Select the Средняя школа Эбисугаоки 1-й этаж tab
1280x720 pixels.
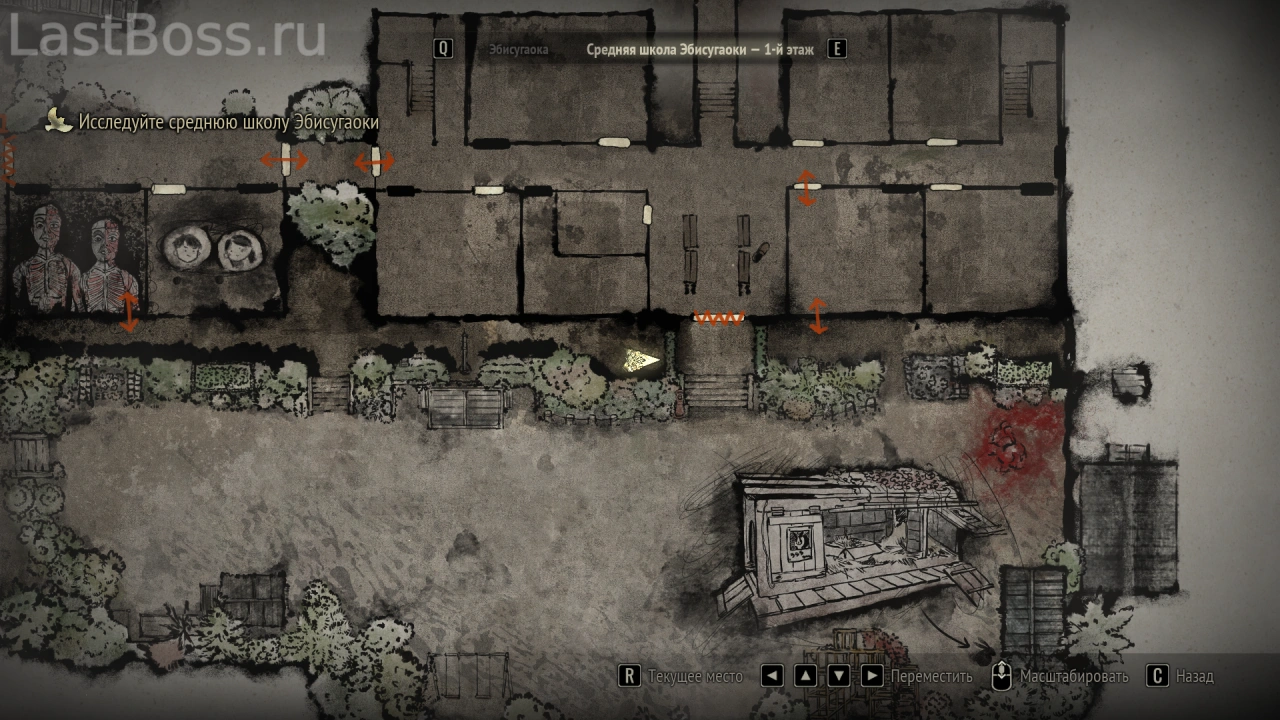[x=699, y=49]
